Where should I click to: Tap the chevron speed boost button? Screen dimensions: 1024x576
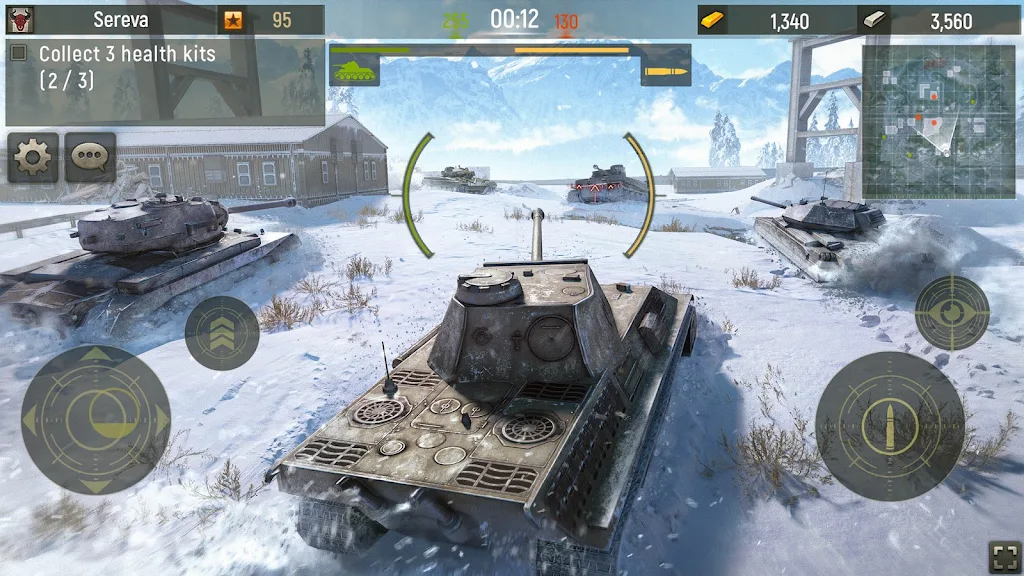tap(222, 333)
